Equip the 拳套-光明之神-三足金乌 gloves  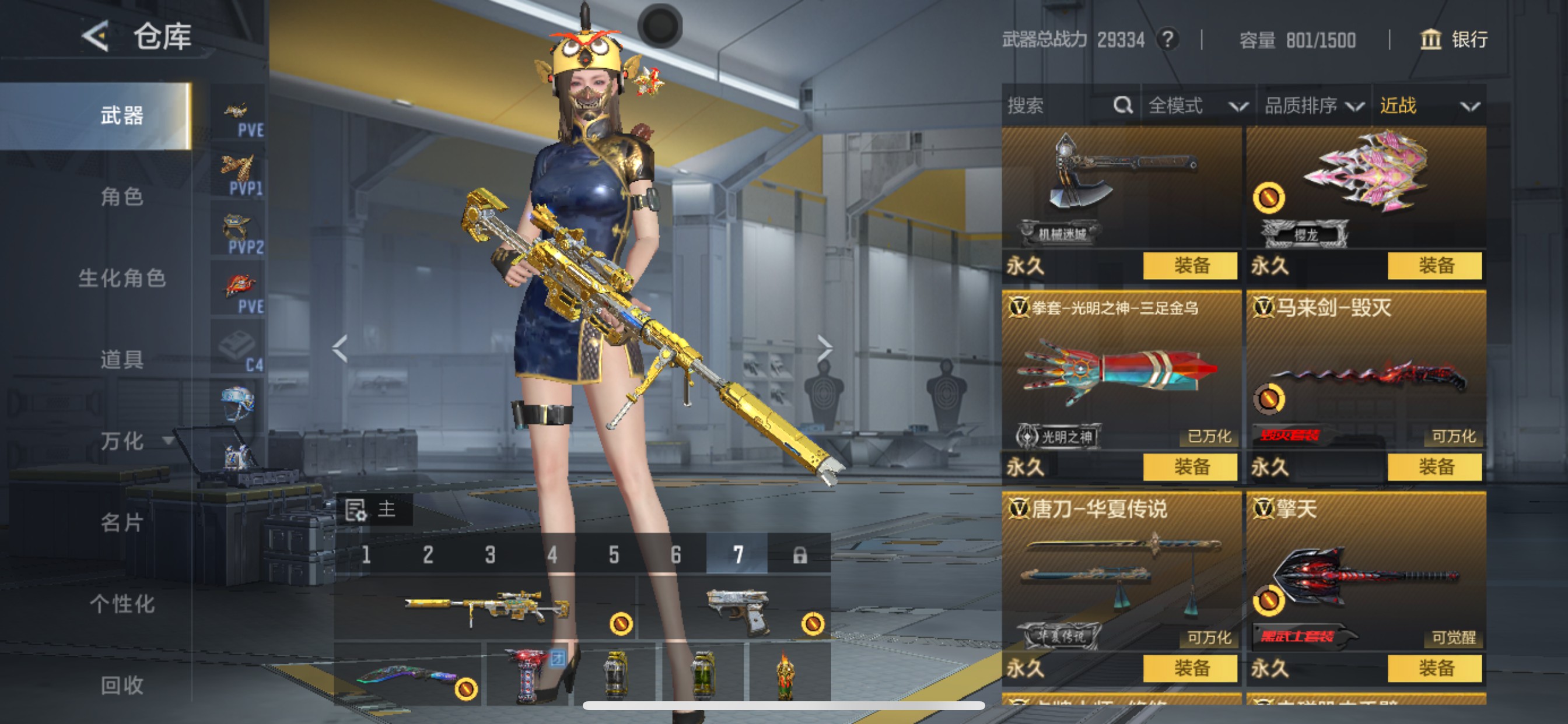[x=1190, y=467]
